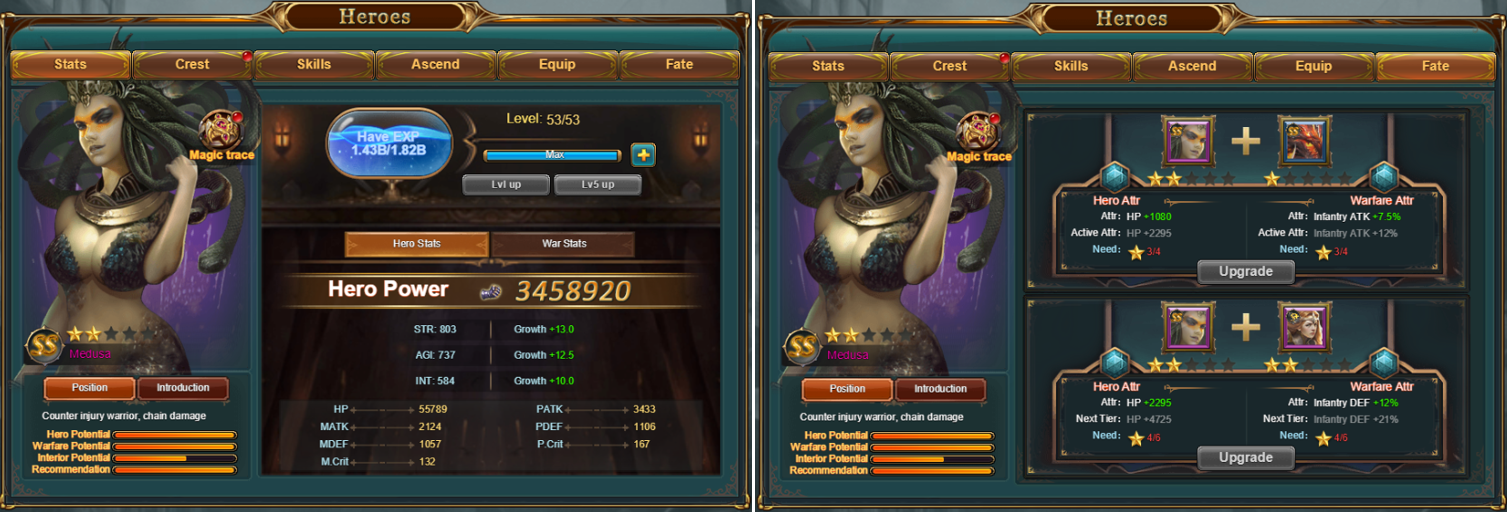
Task: Open the Skills tab on the Hero Power screen
Action: point(314,65)
